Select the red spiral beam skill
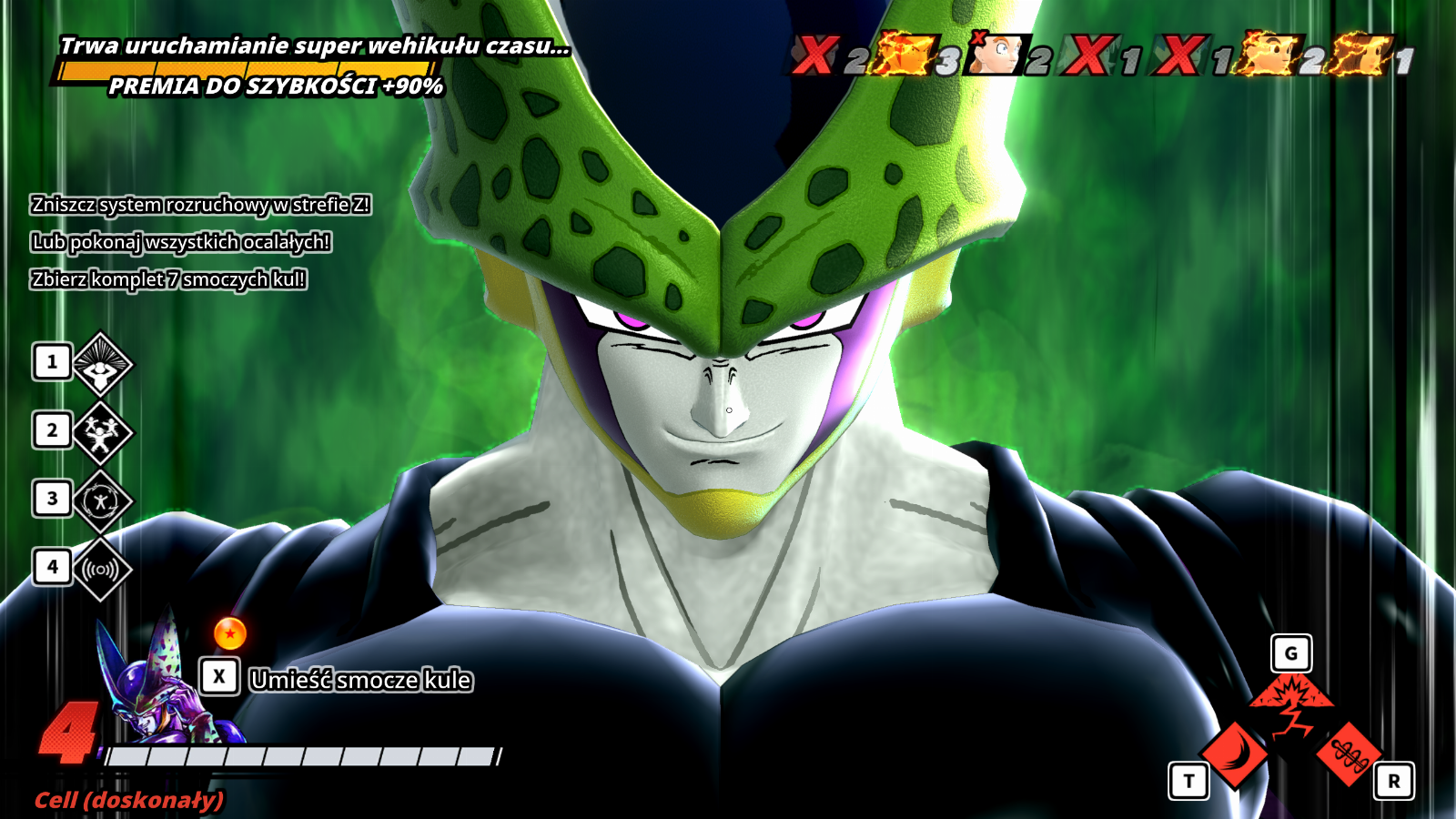 coord(1349,753)
